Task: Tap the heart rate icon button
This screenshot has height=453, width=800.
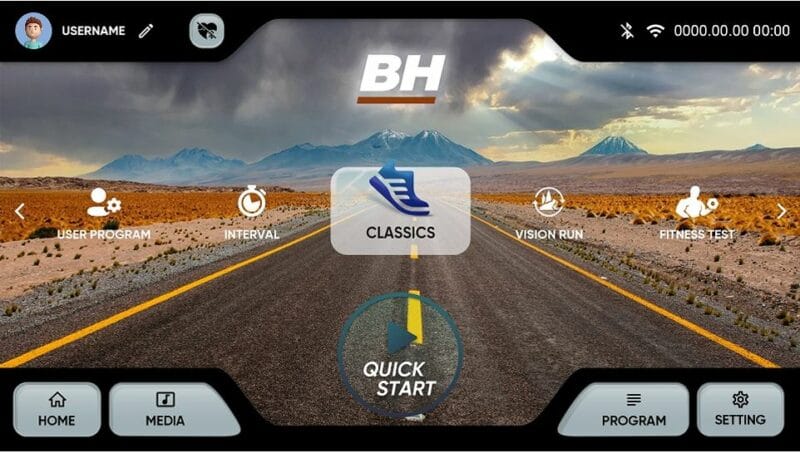Action: coord(206,31)
